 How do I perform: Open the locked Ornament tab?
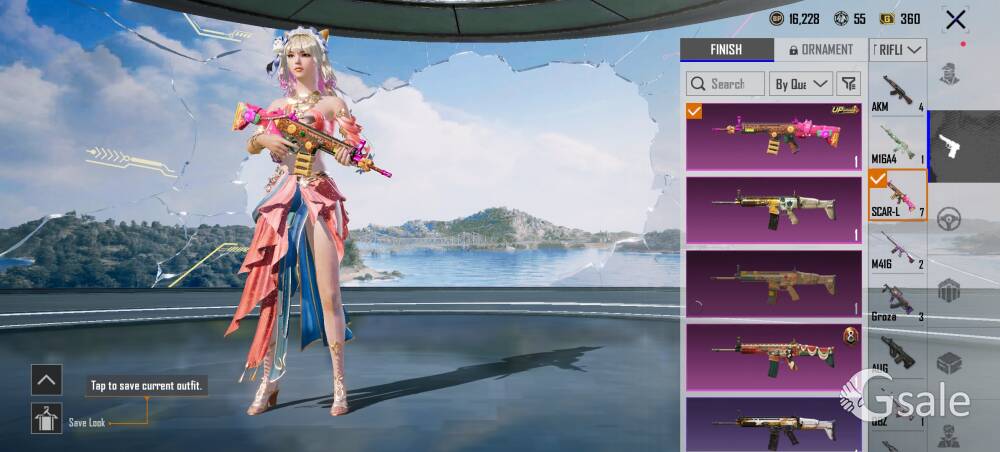(x=821, y=50)
